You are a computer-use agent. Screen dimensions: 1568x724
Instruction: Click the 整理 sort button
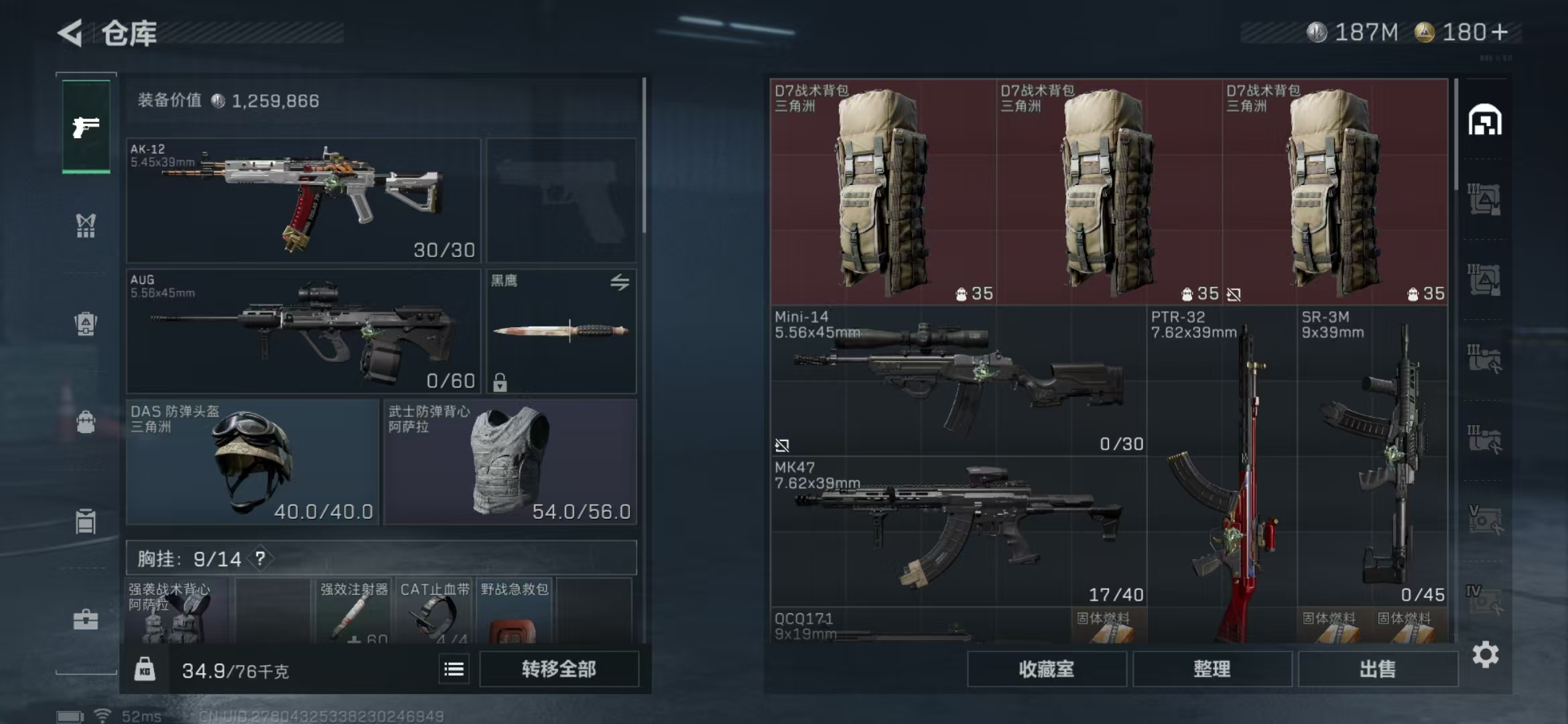click(1212, 669)
